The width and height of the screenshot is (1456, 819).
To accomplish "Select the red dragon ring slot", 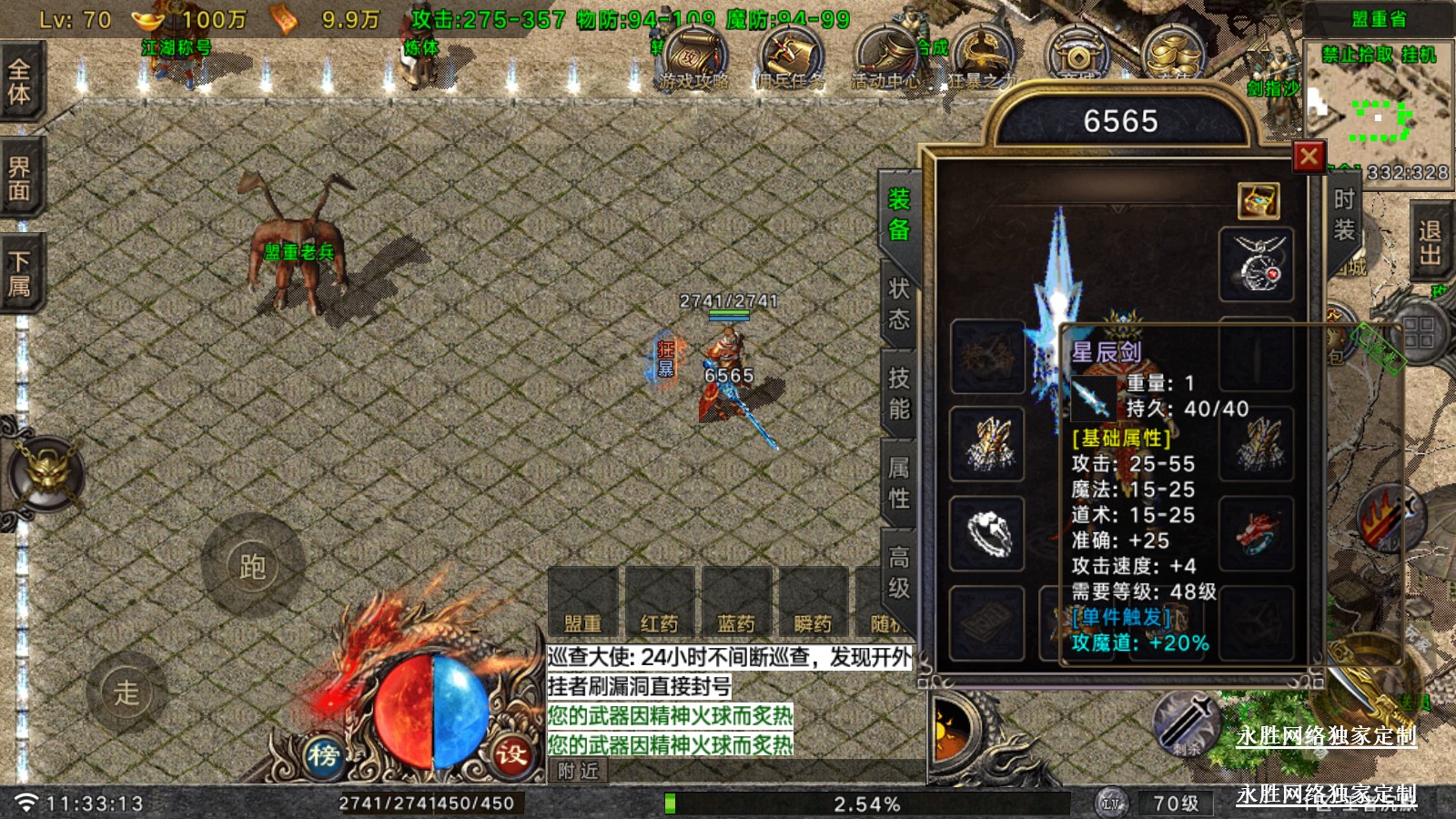I will [x=1256, y=533].
